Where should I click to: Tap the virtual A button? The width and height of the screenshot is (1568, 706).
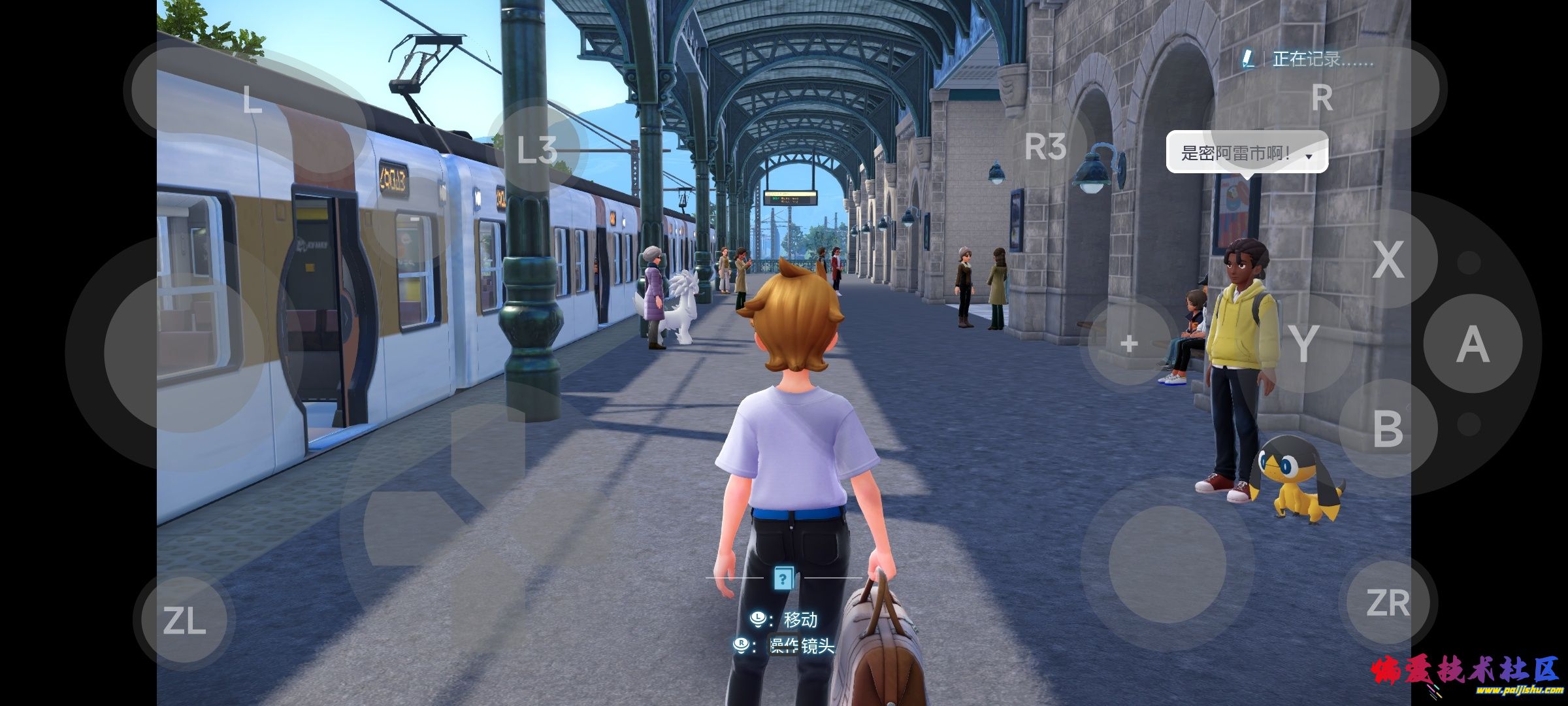(x=1473, y=344)
